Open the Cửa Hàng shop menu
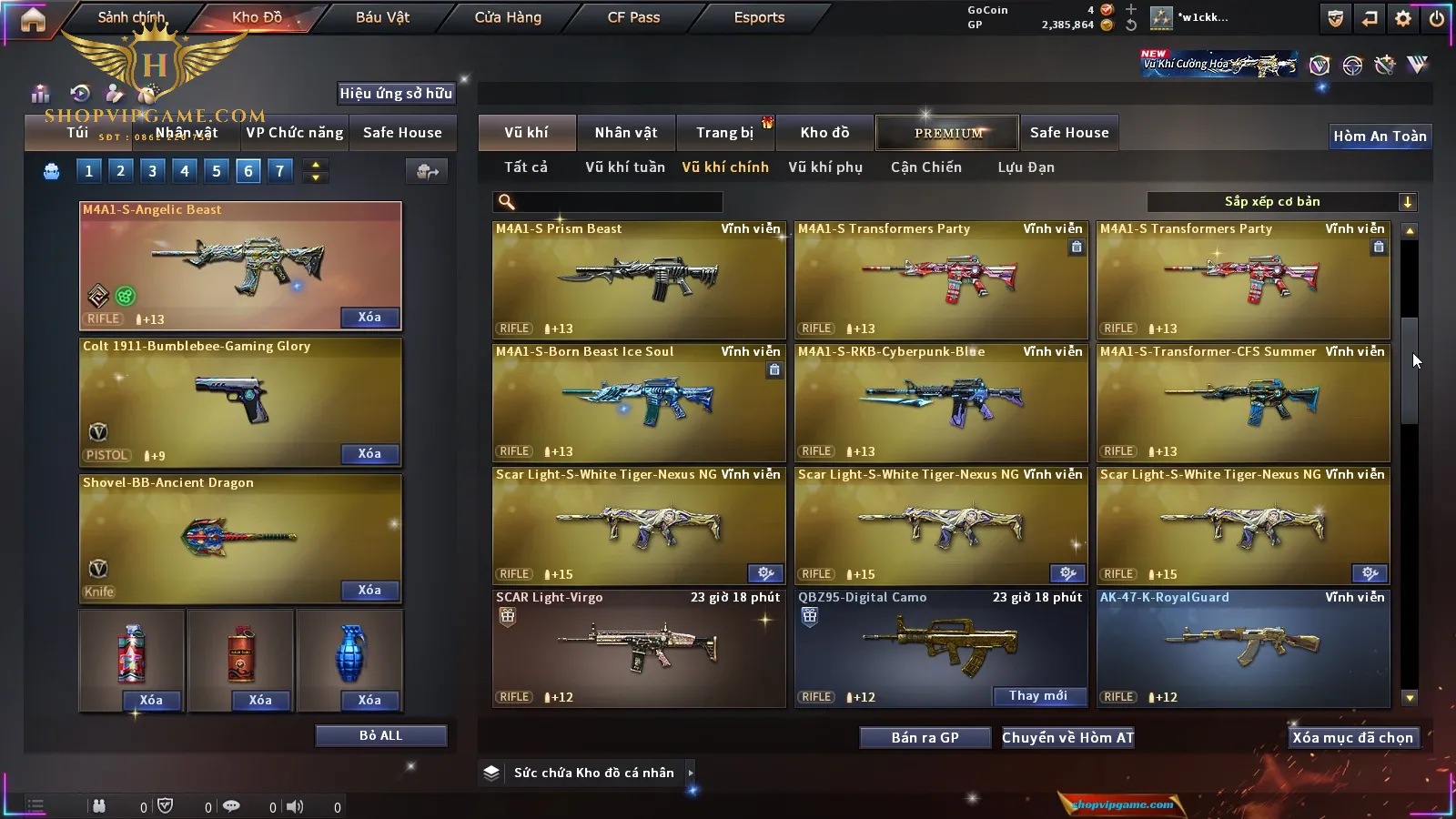The width and height of the screenshot is (1456, 819). tap(508, 17)
